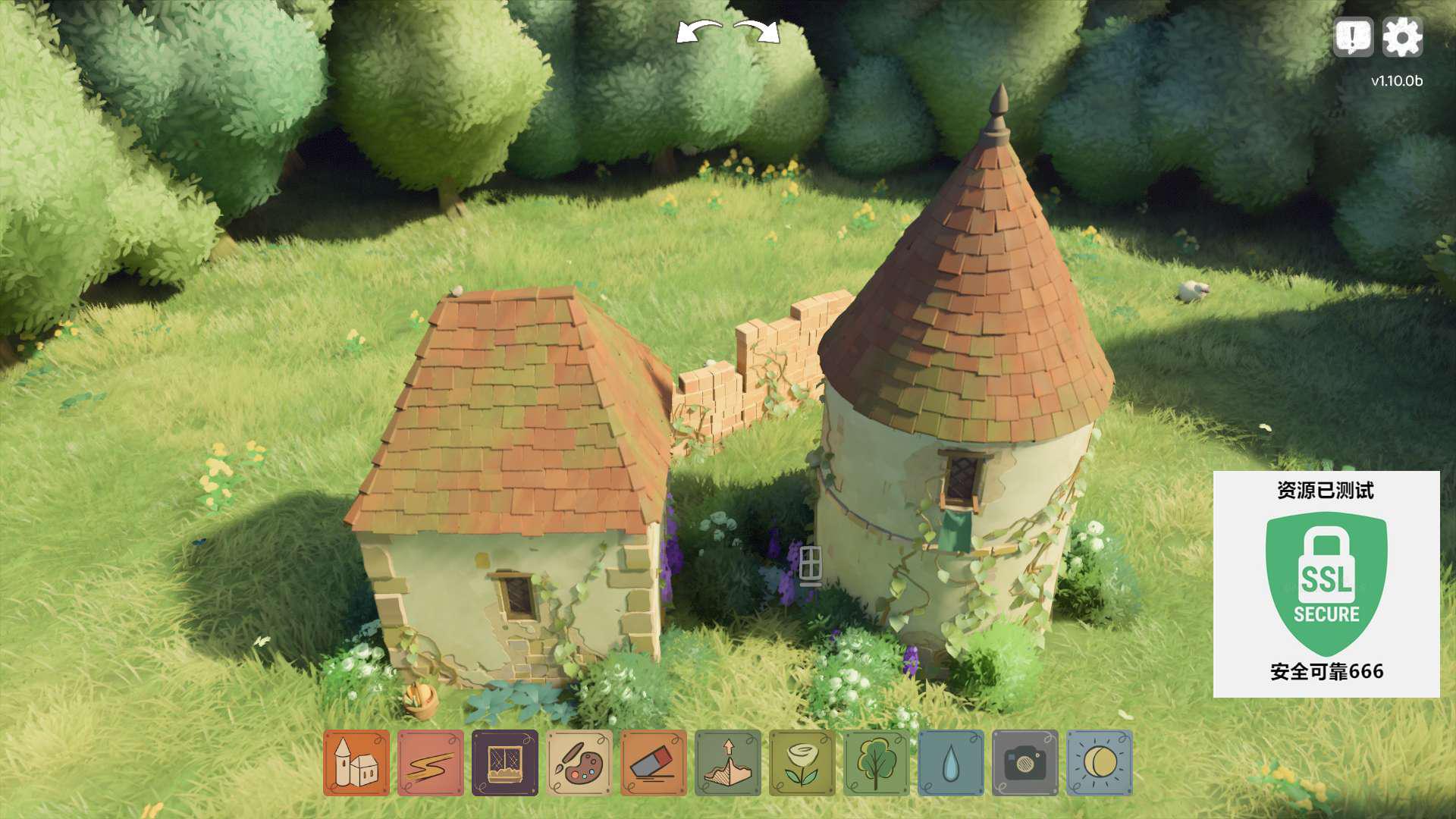Open the feedback speech bubble icon
Image resolution: width=1456 pixels, height=819 pixels.
tap(1353, 37)
